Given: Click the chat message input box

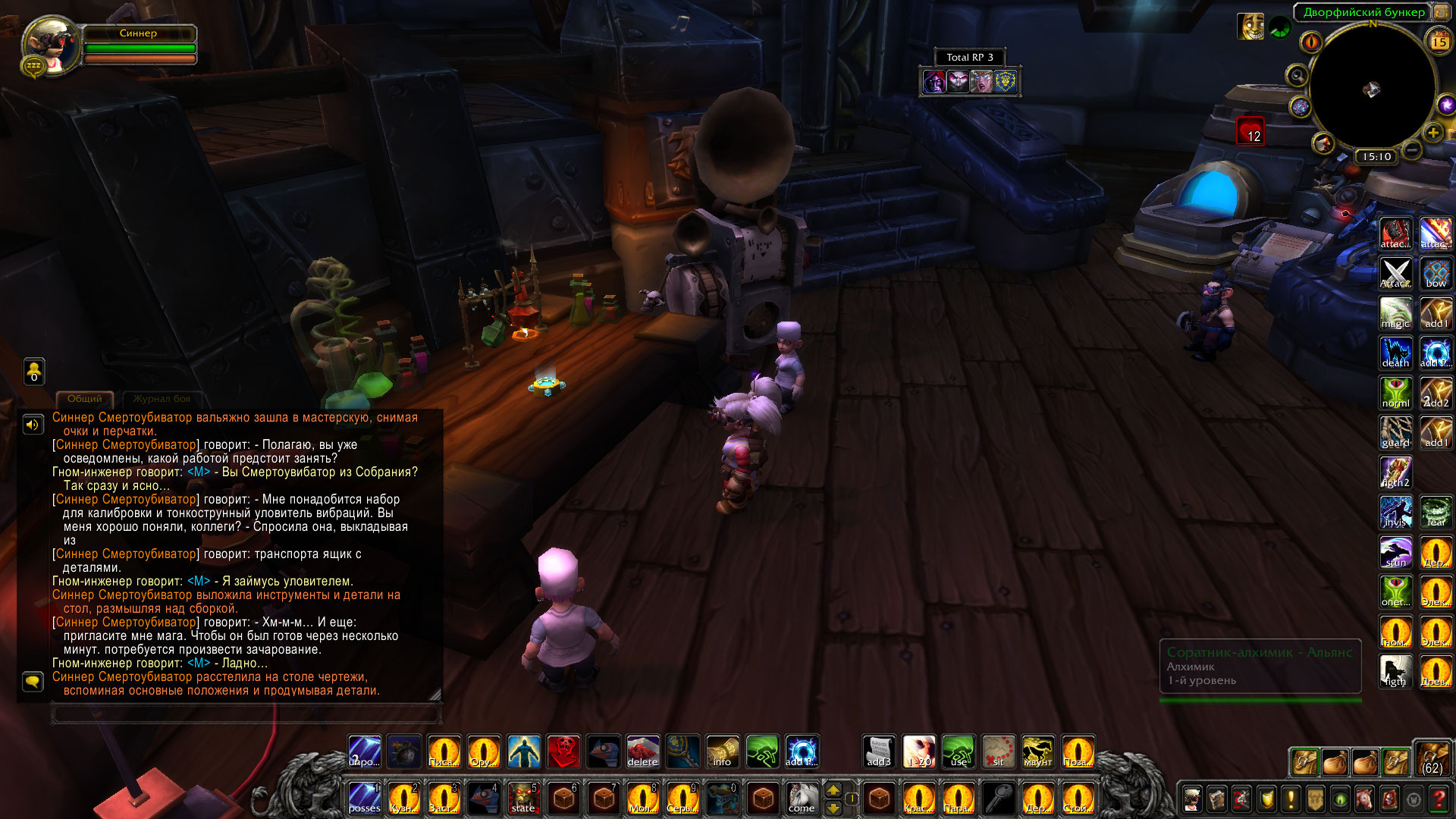Looking at the screenshot, I should (246, 714).
